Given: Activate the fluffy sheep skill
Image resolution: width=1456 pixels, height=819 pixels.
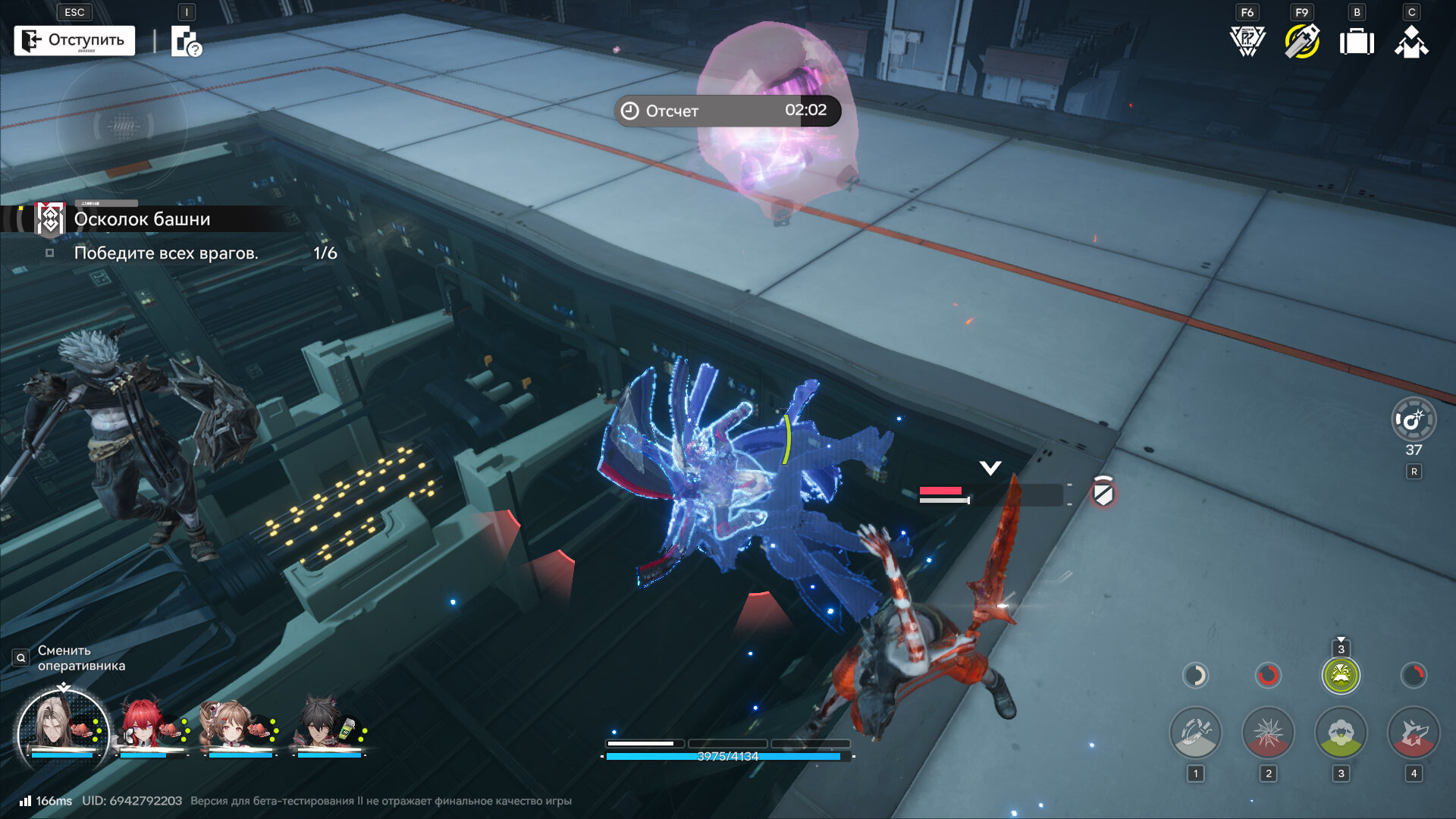Looking at the screenshot, I should [1341, 733].
